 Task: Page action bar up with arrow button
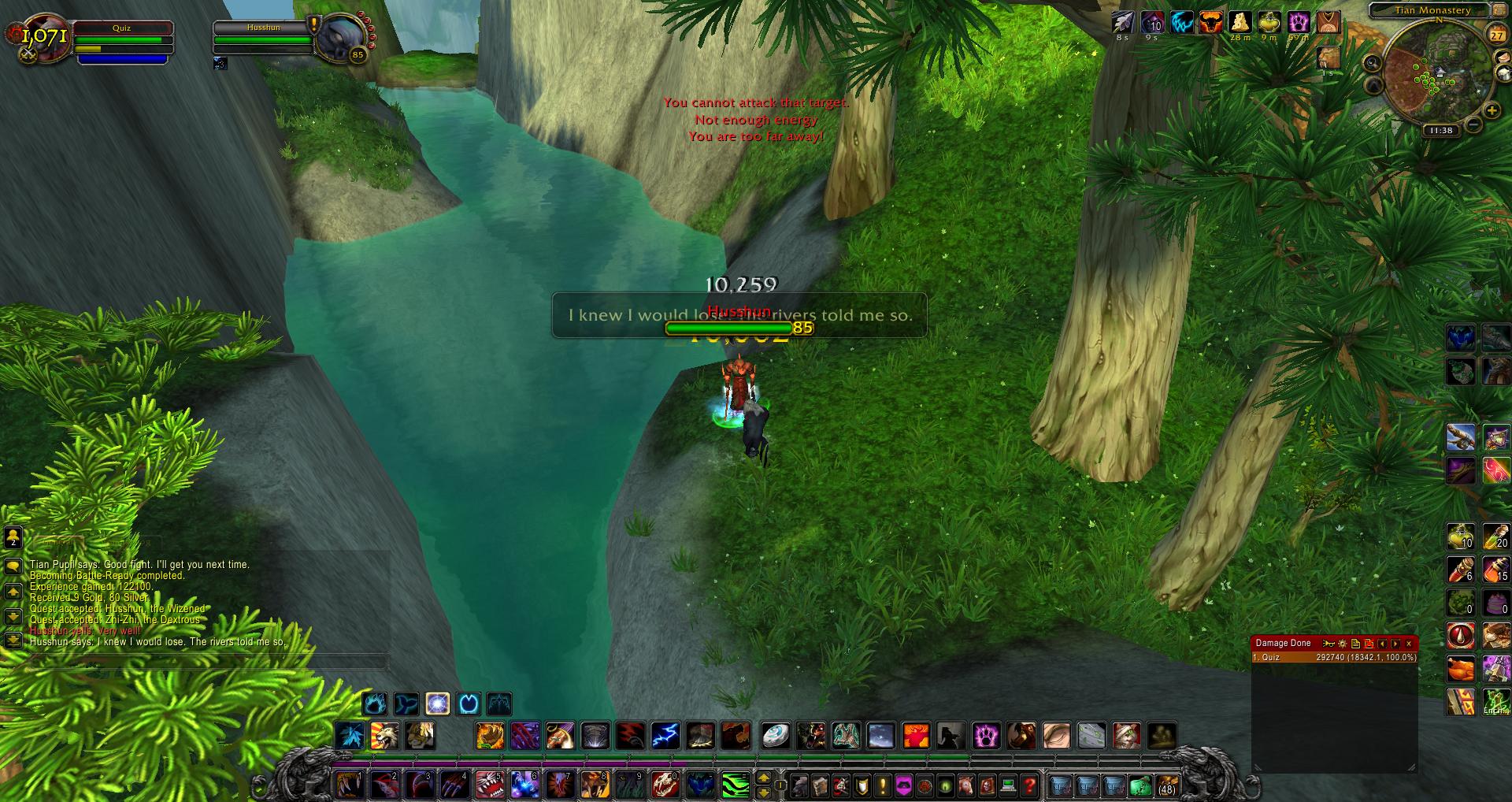[763, 778]
